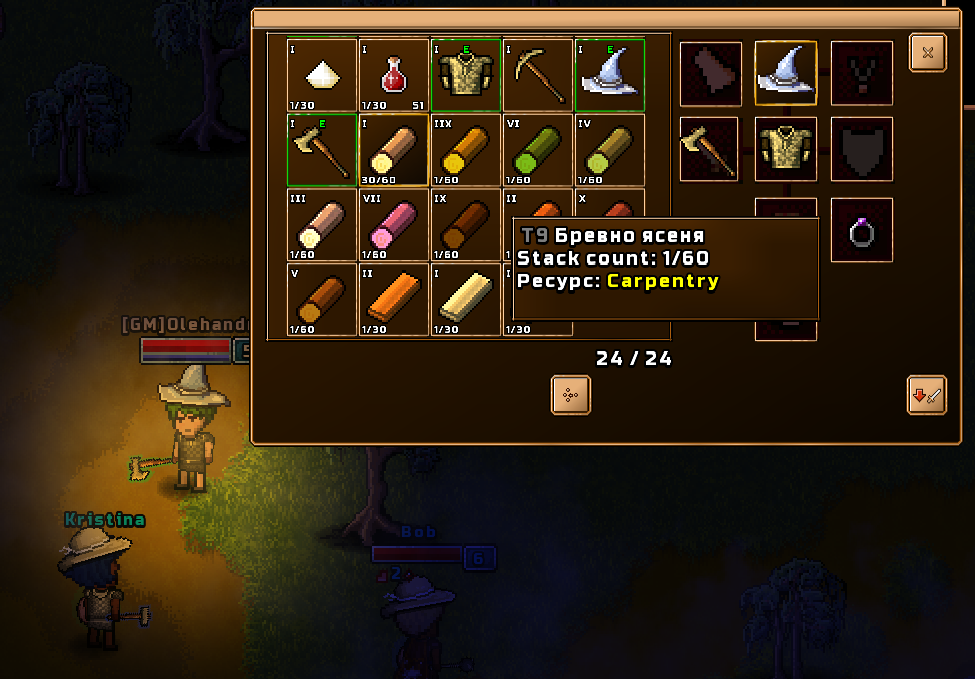
Task: Click the equipped hat slot in the equipment panel
Action: (x=785, y=73)
